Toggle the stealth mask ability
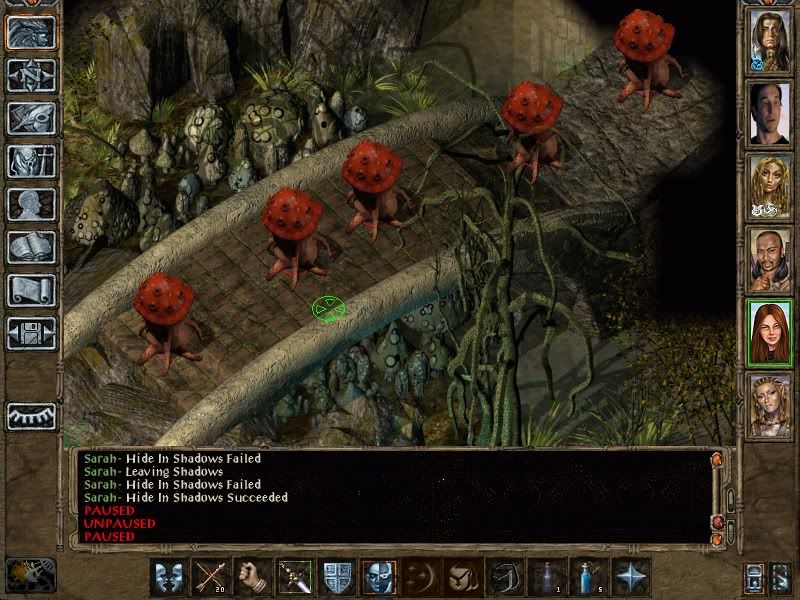Image resolution: width=800 pixels, height=600 pixels. click(378, 577)
